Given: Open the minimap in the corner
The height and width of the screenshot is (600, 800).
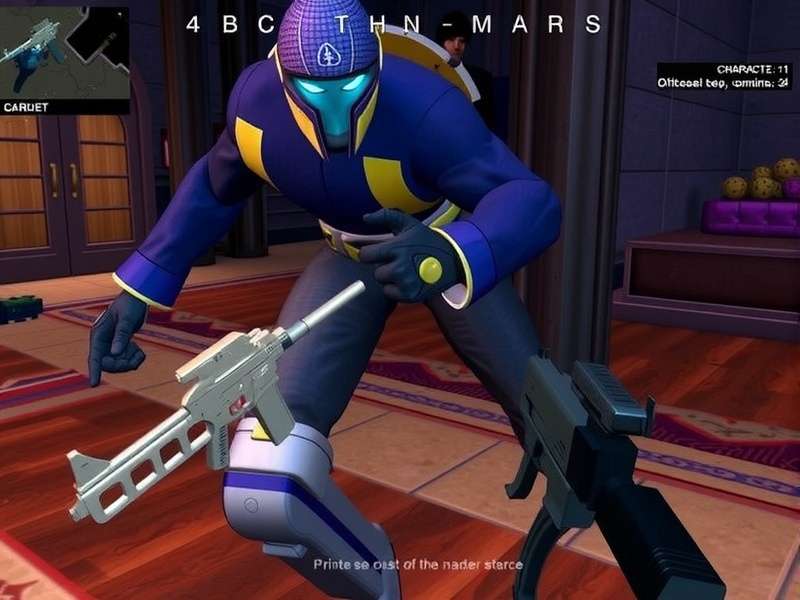Looking at the screenshot, I should tap(64, 55).
